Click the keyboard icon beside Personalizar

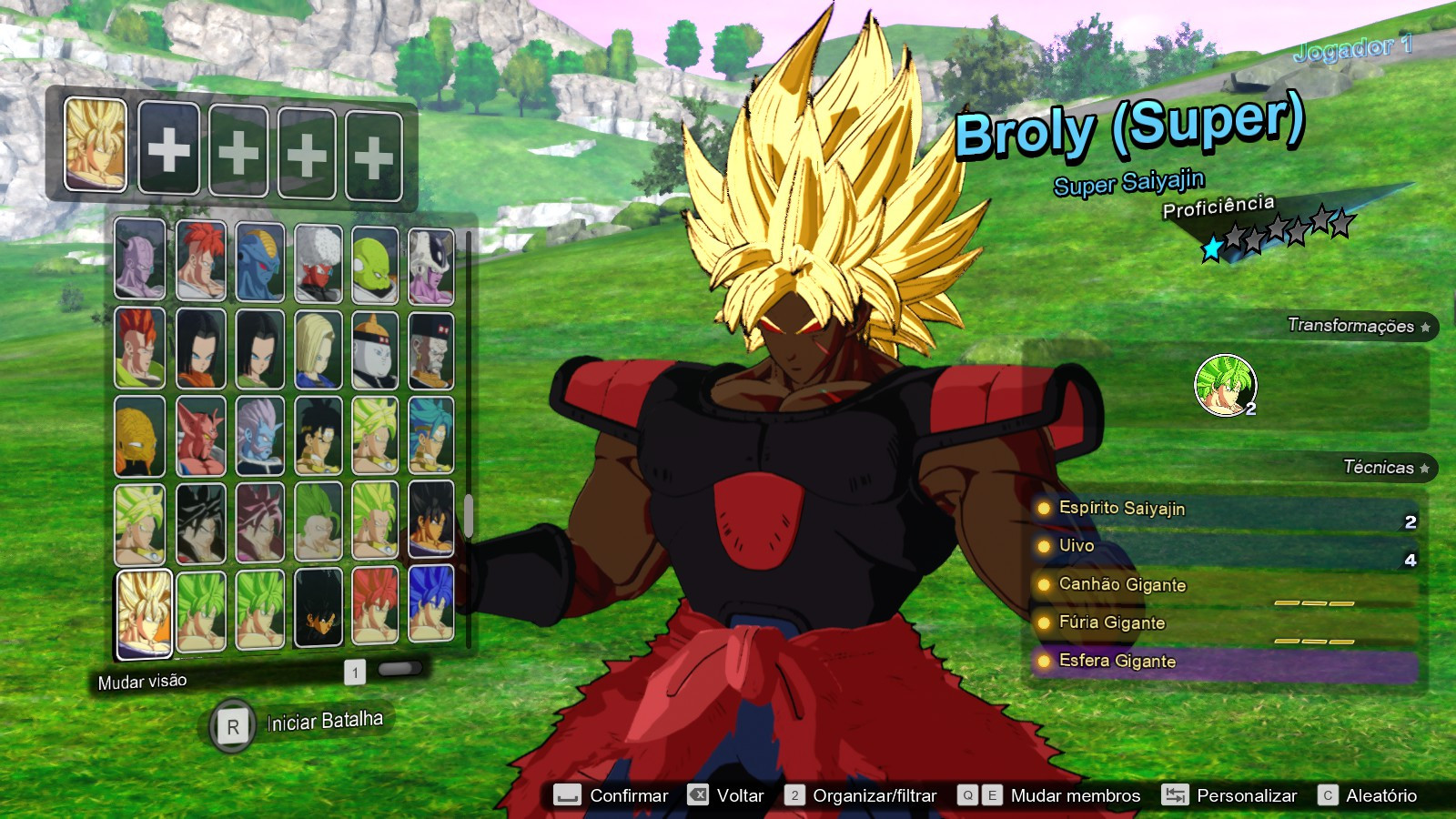1174,795
